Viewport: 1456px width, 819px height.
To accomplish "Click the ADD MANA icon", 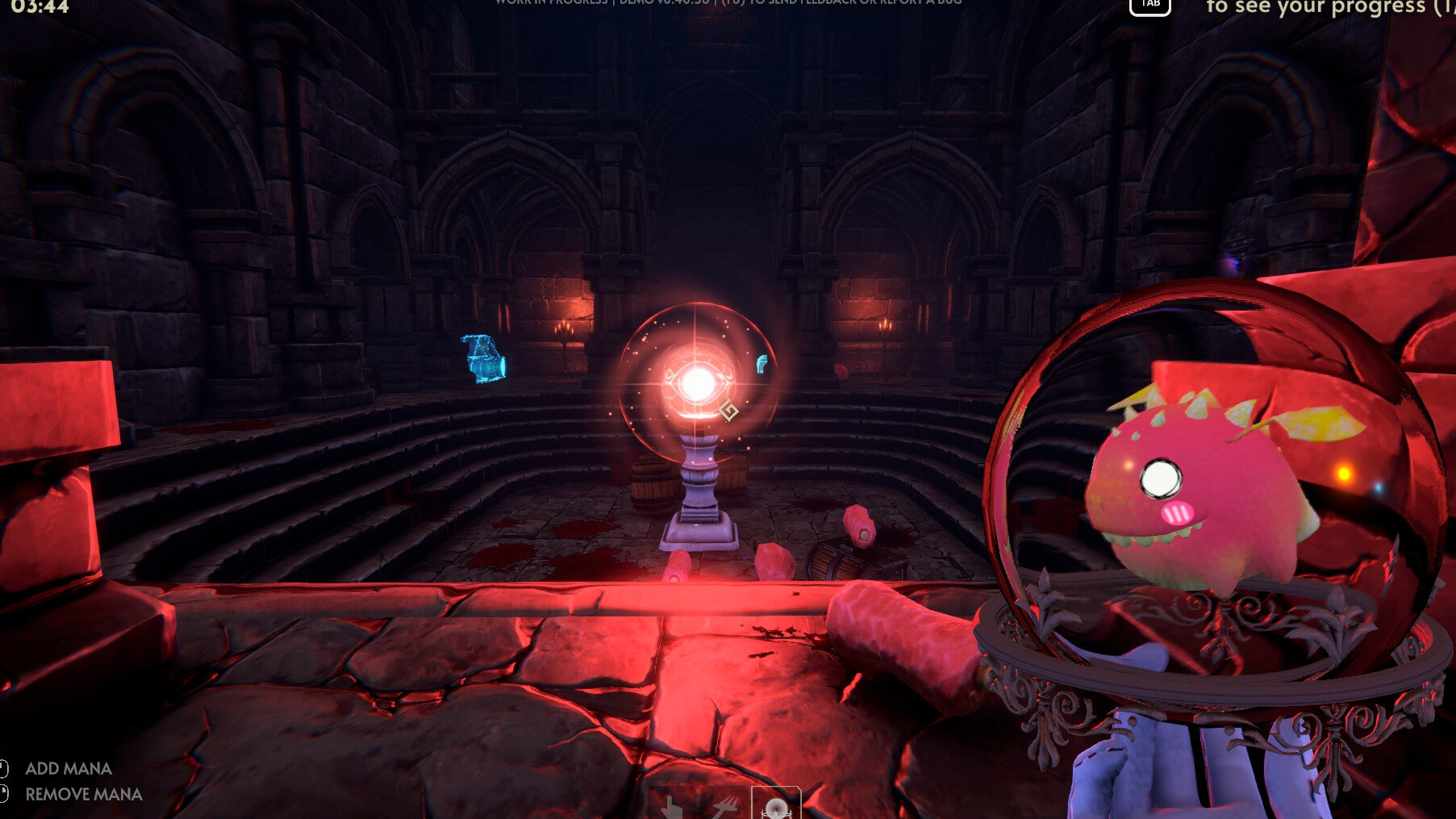I will (x=4, y=768).
